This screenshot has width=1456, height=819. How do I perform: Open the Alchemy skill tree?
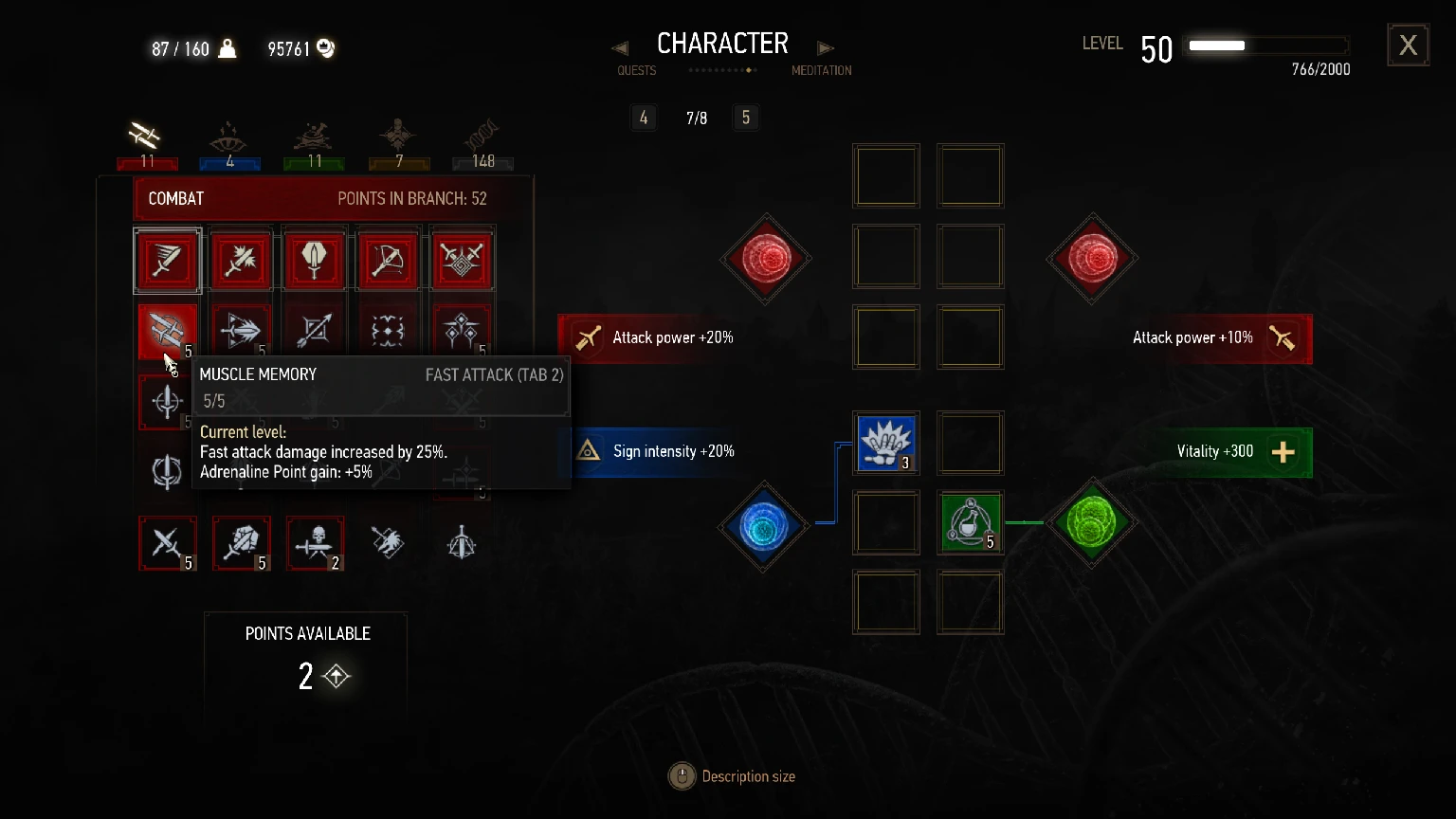click(x=314, y=142)
